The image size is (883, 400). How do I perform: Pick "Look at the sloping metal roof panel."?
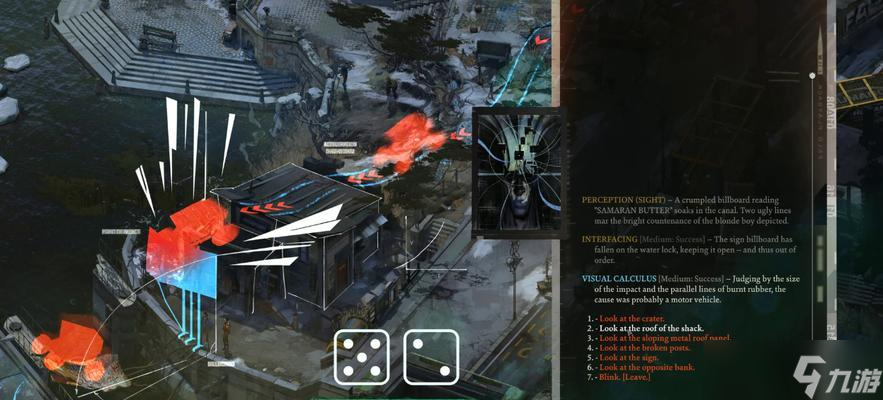665,338
